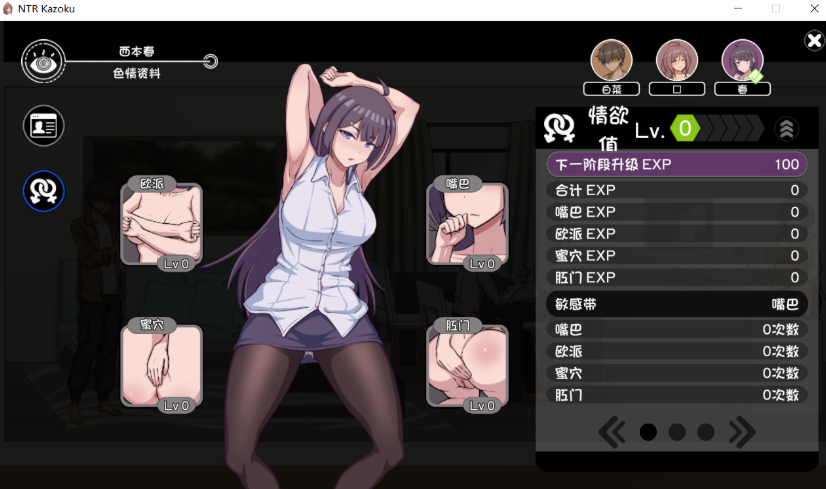Click the double chevron level-up icon
826x489 pixels.
click(x=787, y=129)
